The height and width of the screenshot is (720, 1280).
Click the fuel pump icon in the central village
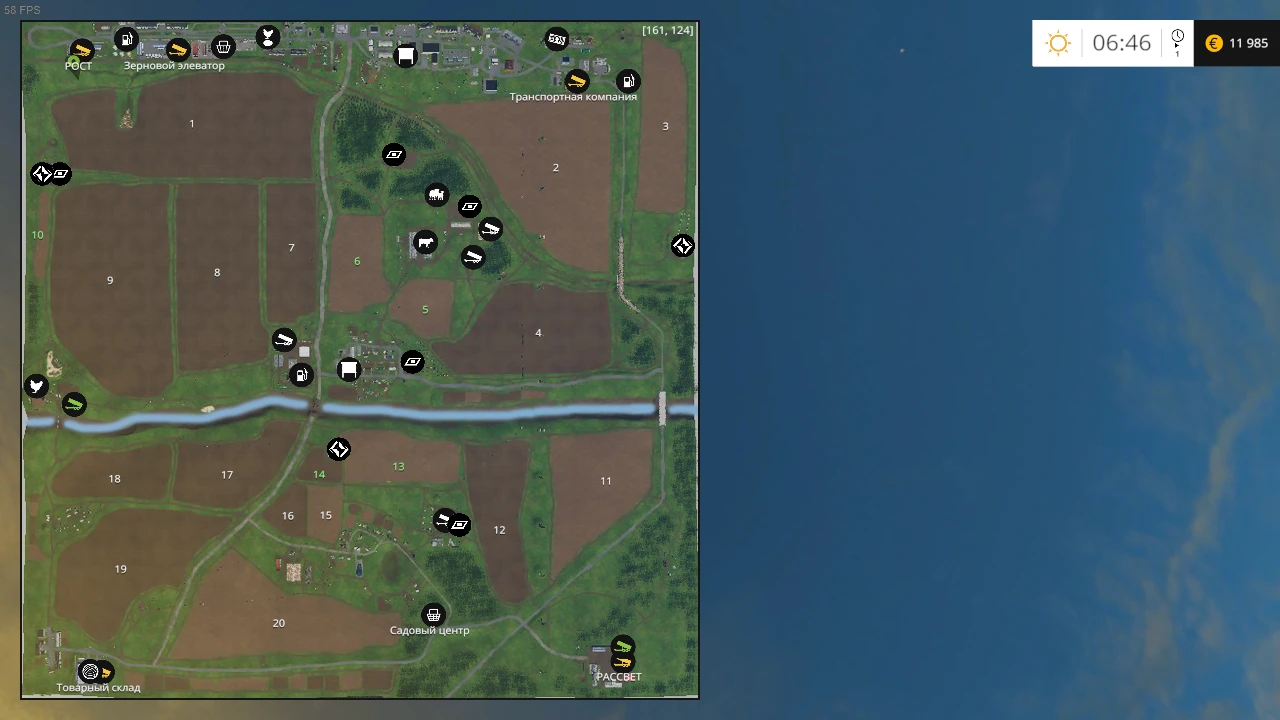(302, 374)
